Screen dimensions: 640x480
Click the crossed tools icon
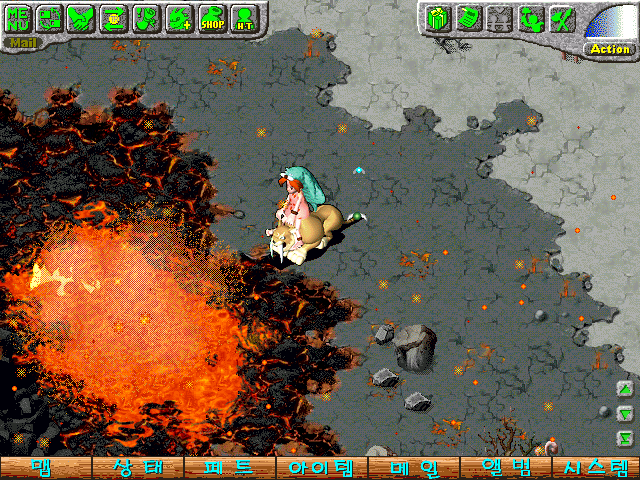pyautogui.click(x=563, y=18)
